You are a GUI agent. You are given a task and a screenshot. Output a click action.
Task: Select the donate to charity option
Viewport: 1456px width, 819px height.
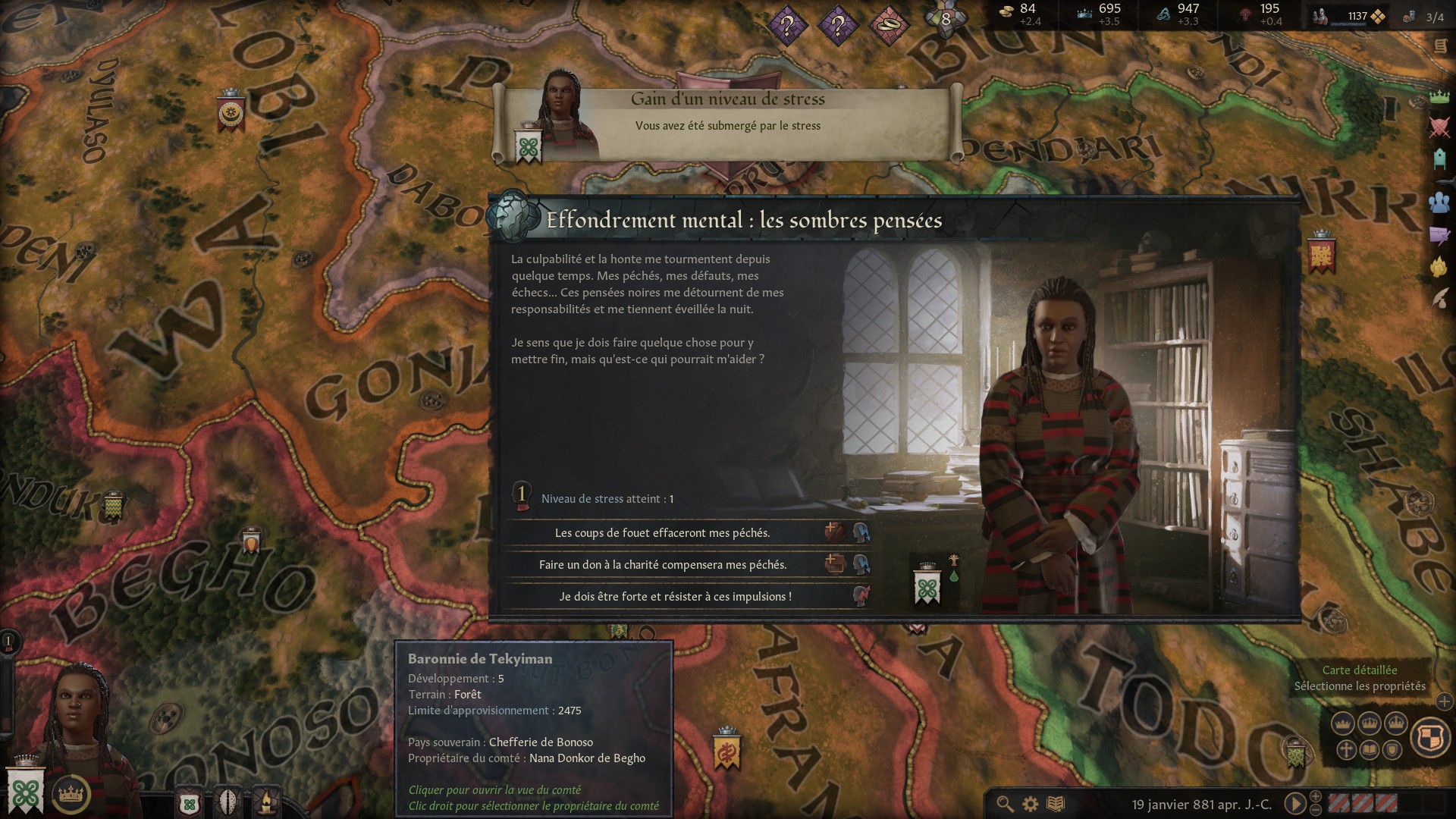click(662, 565)
